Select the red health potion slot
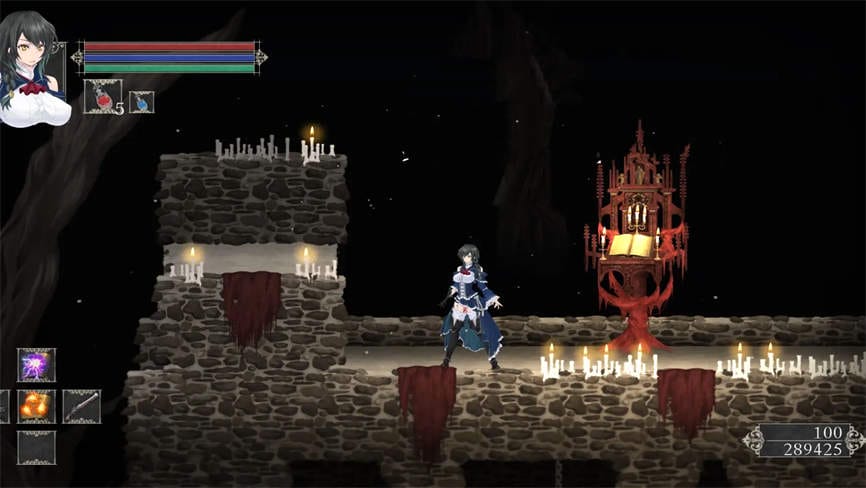 coord(102,97)
